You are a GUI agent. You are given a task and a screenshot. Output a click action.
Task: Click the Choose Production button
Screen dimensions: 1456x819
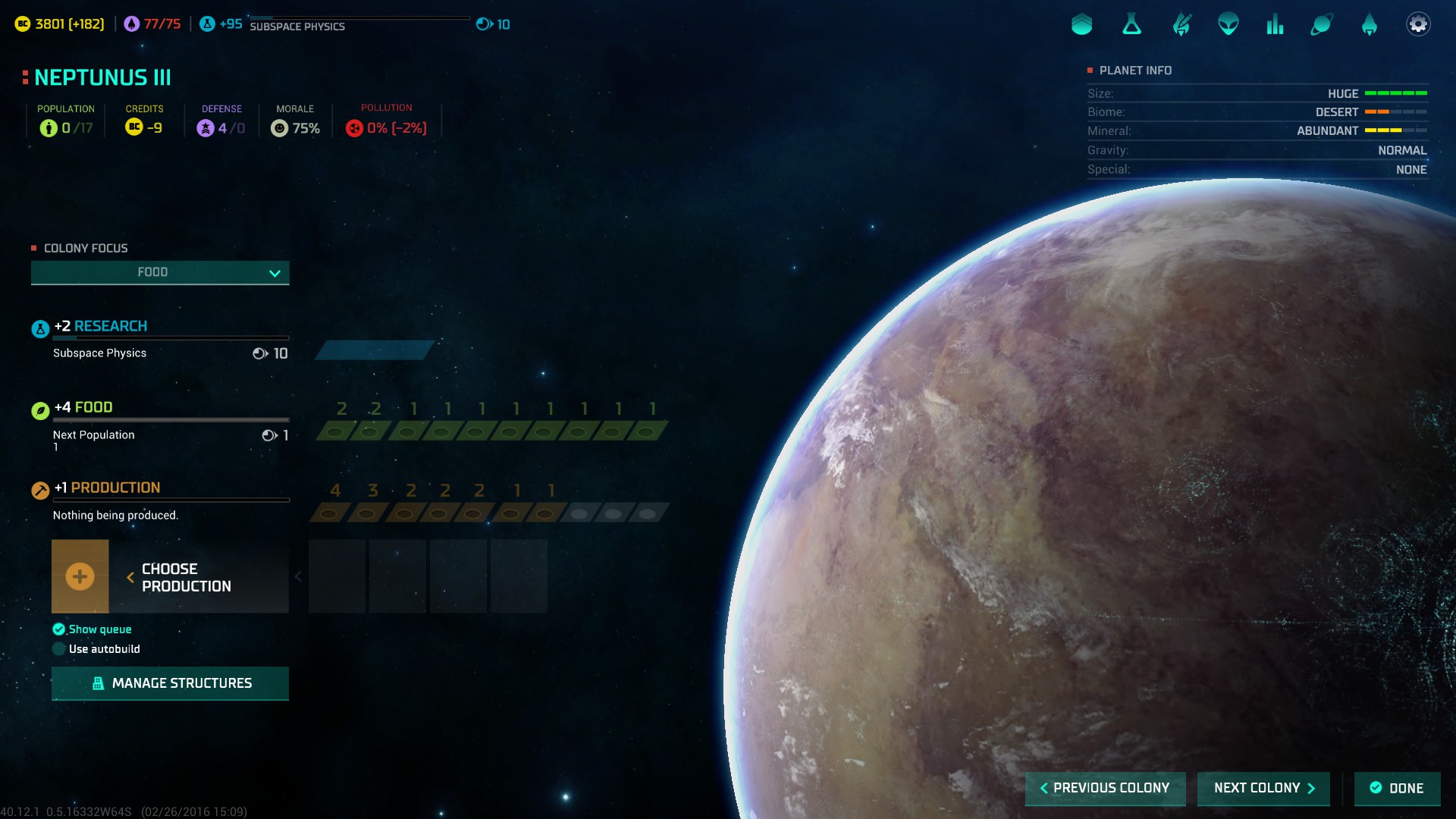(186, 577)
